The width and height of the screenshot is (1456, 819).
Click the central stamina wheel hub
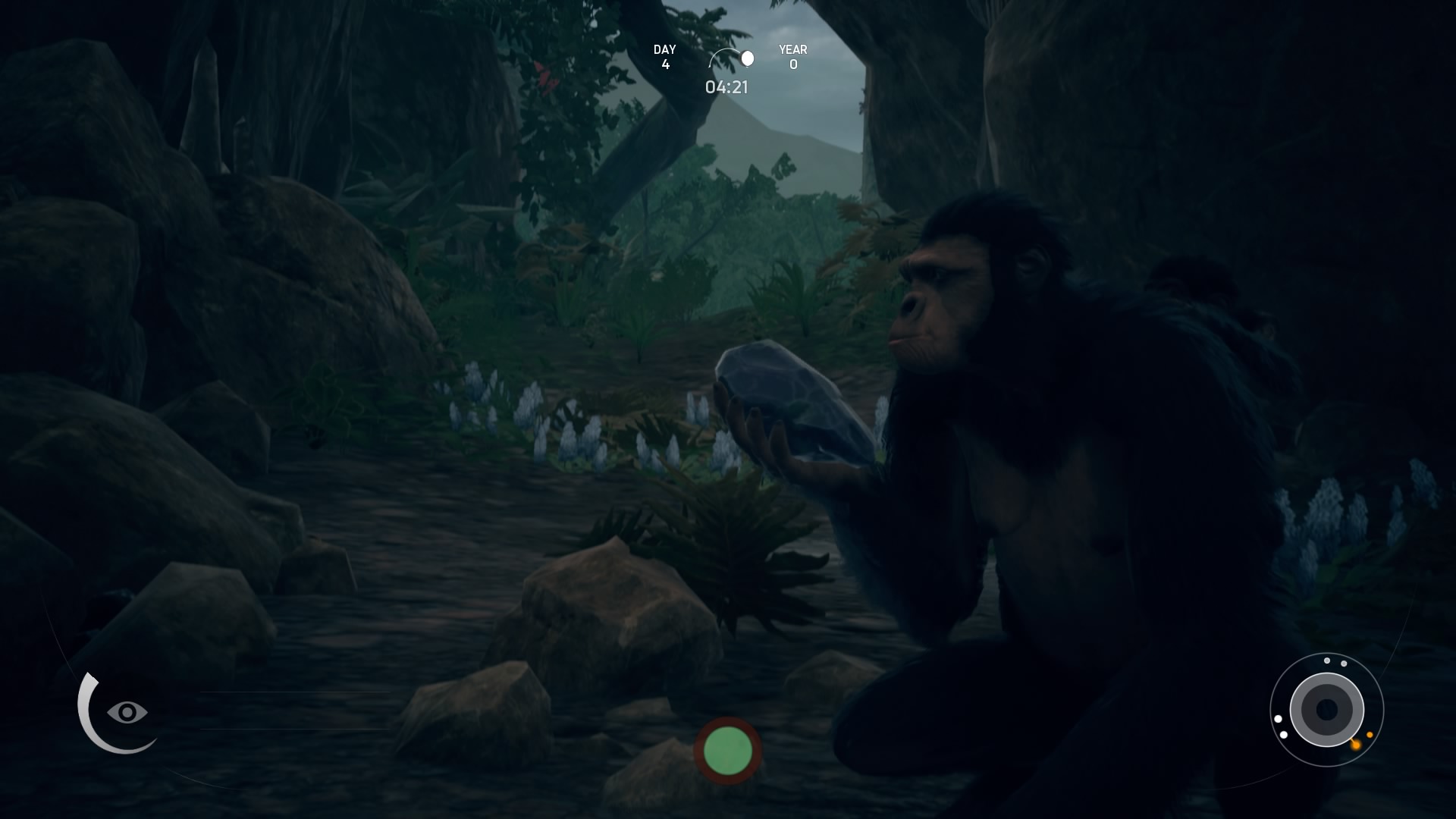[1326, 708]
